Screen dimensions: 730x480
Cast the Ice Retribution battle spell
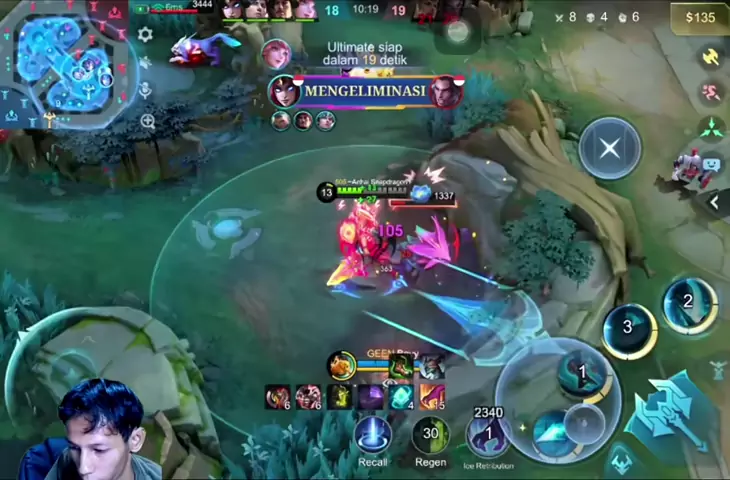488,436
